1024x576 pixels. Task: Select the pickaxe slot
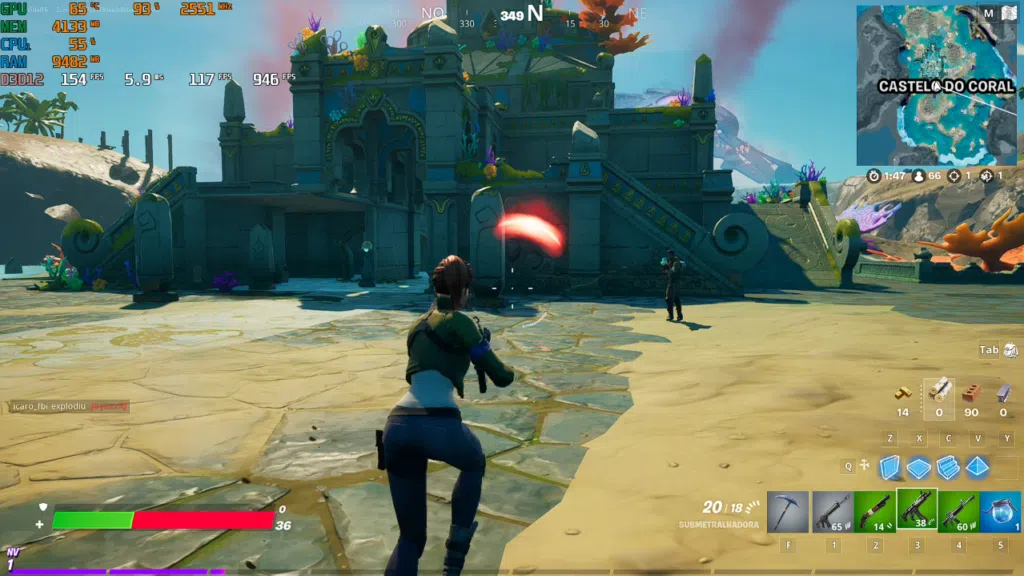[787, 511]
